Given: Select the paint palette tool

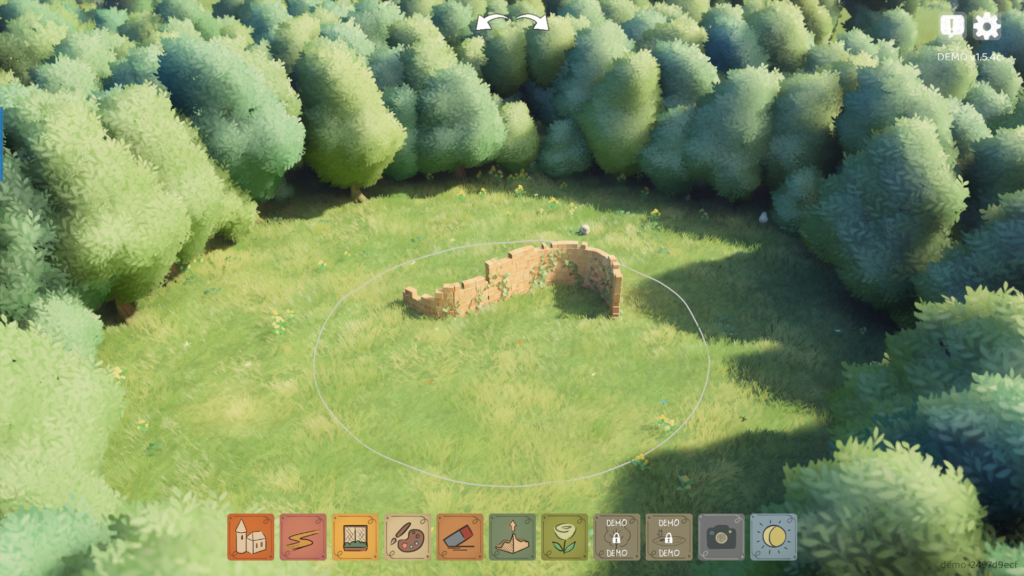Looking at the screenshot, I should click(x=408, y=537).
